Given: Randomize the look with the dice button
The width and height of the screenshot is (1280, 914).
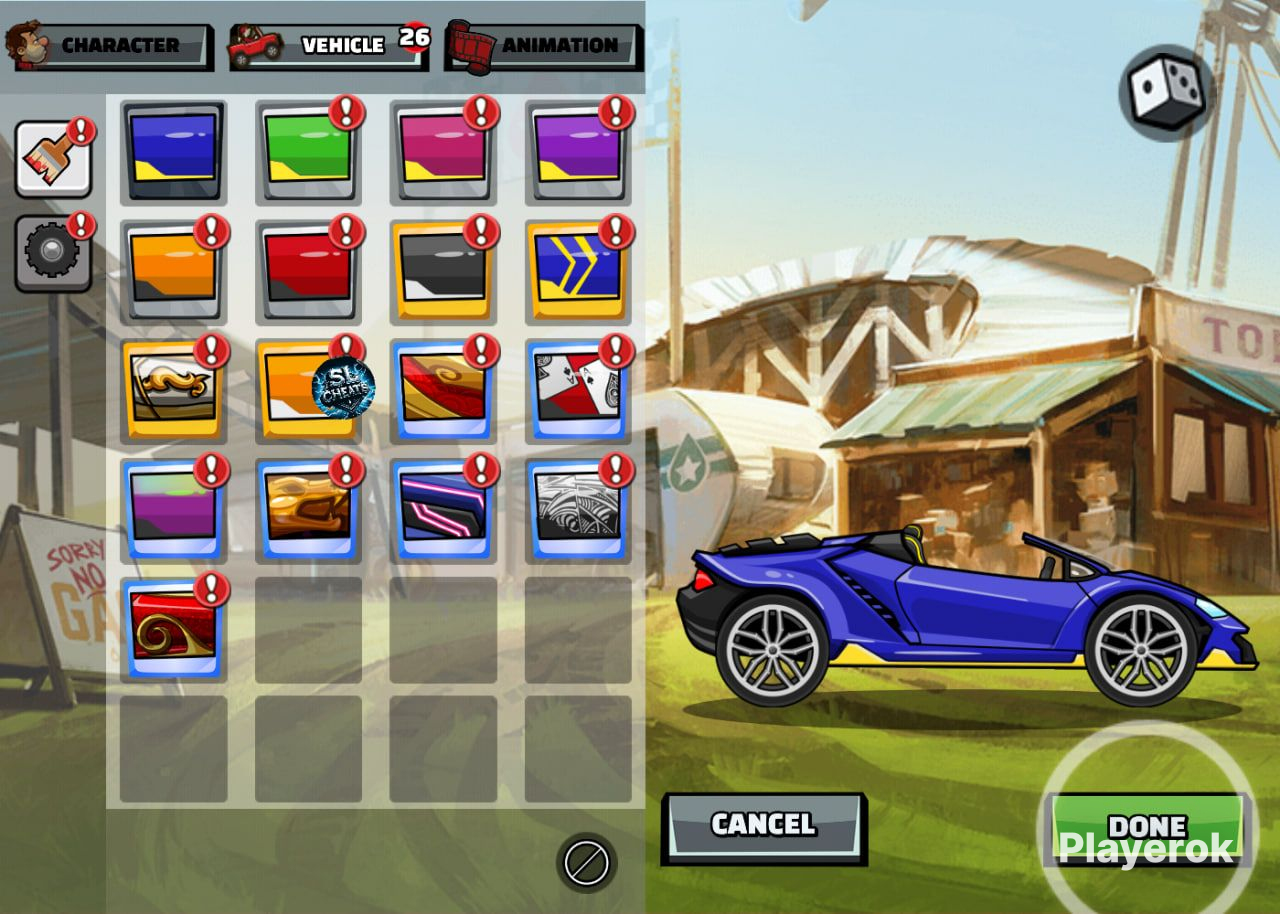Looking at the screenshot, I should (1166, 92).
